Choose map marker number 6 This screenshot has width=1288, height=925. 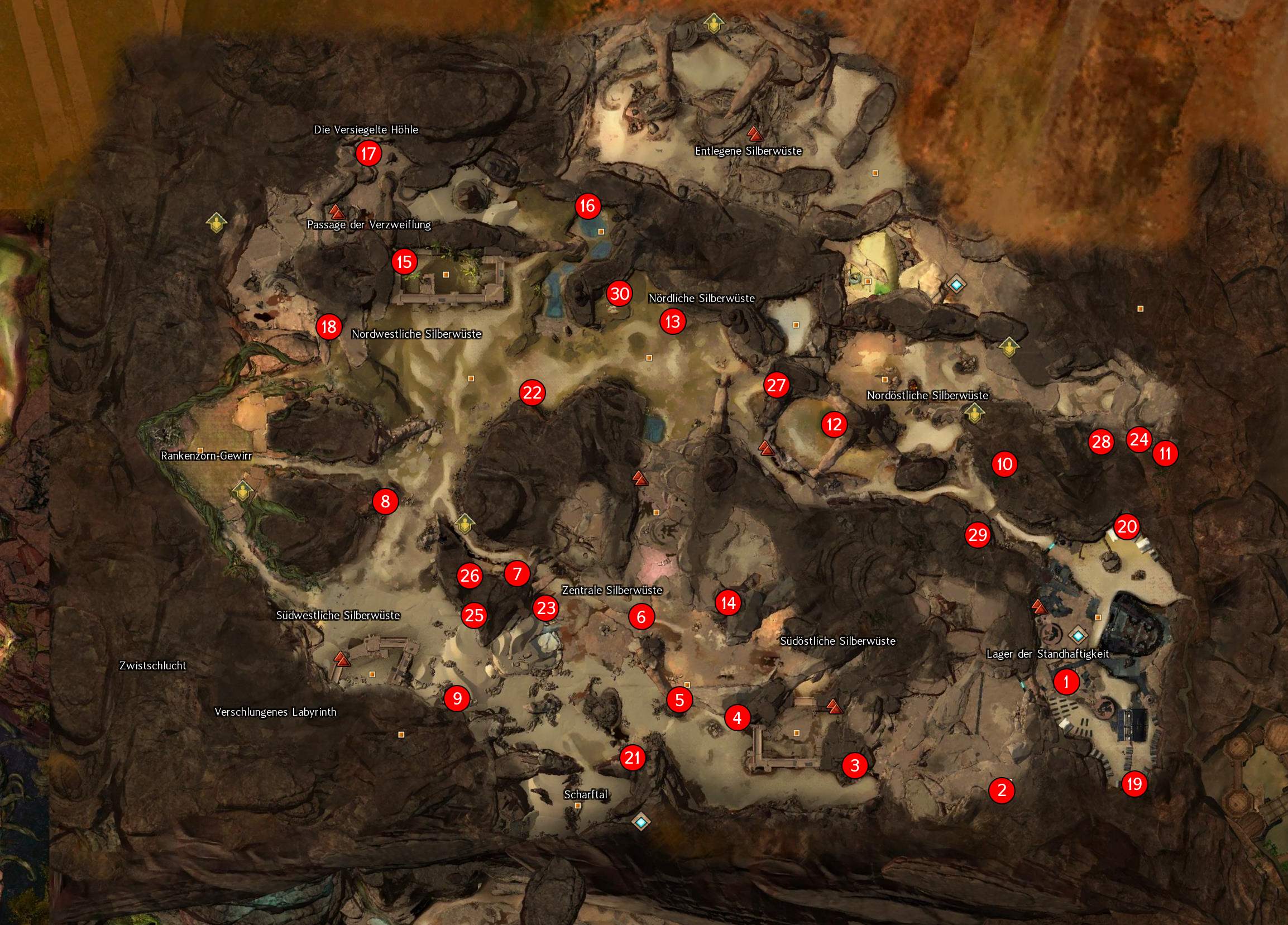(641, 617)
